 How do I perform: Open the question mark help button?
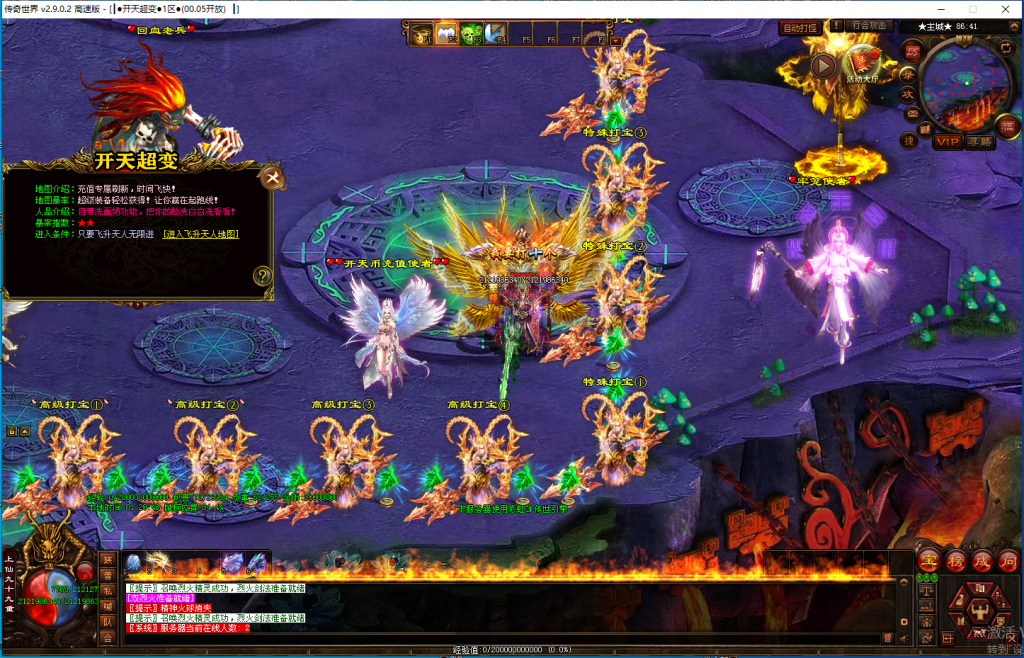pyautogui.click(x=263, y=276)
